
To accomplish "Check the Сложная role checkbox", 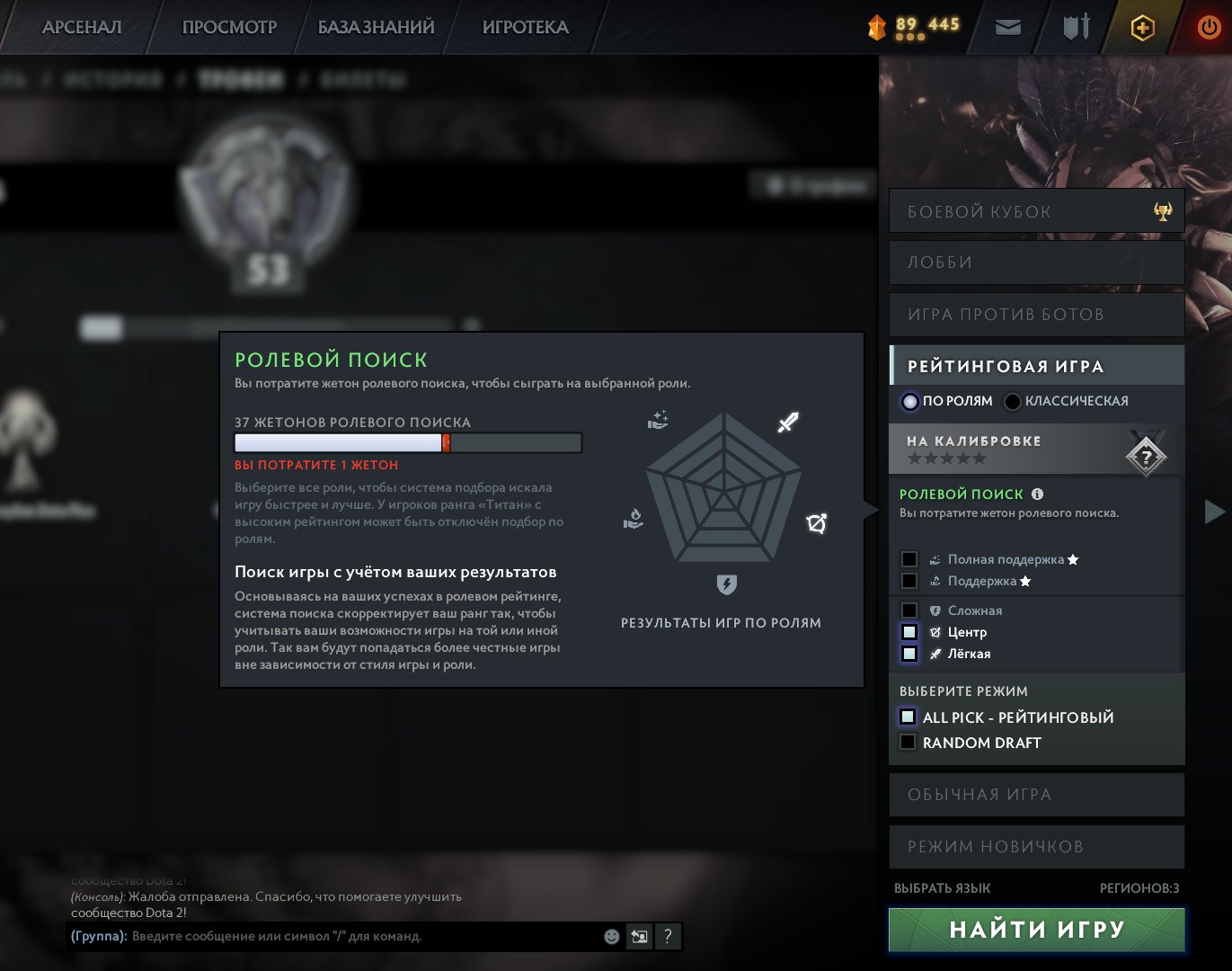I will (910, 610).
